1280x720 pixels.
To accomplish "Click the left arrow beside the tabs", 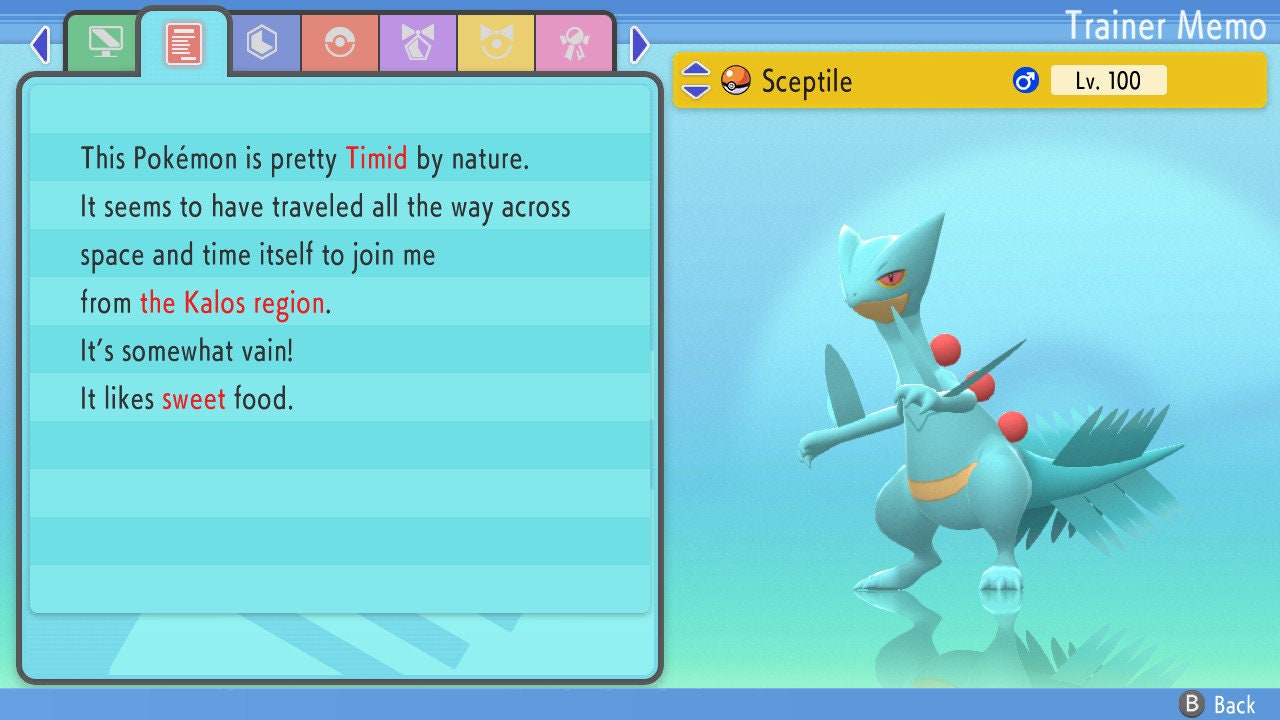I will coord(40,44).
